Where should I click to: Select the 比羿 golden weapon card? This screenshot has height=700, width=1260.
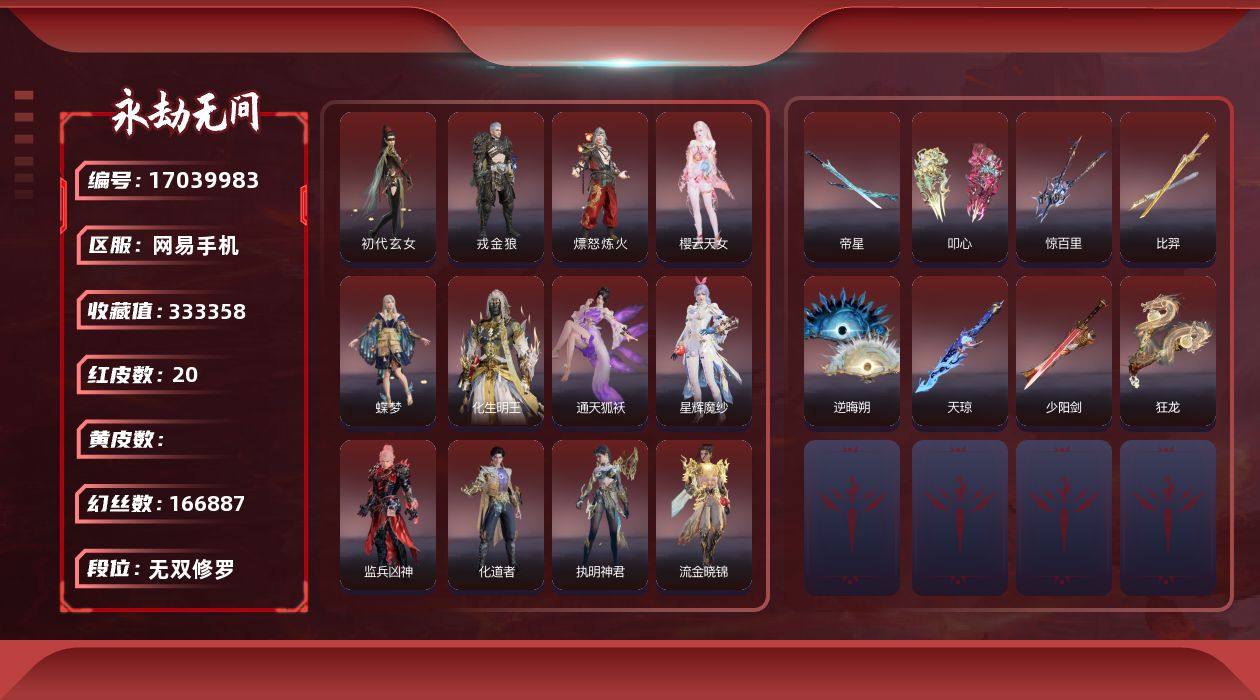point(1168,187)
